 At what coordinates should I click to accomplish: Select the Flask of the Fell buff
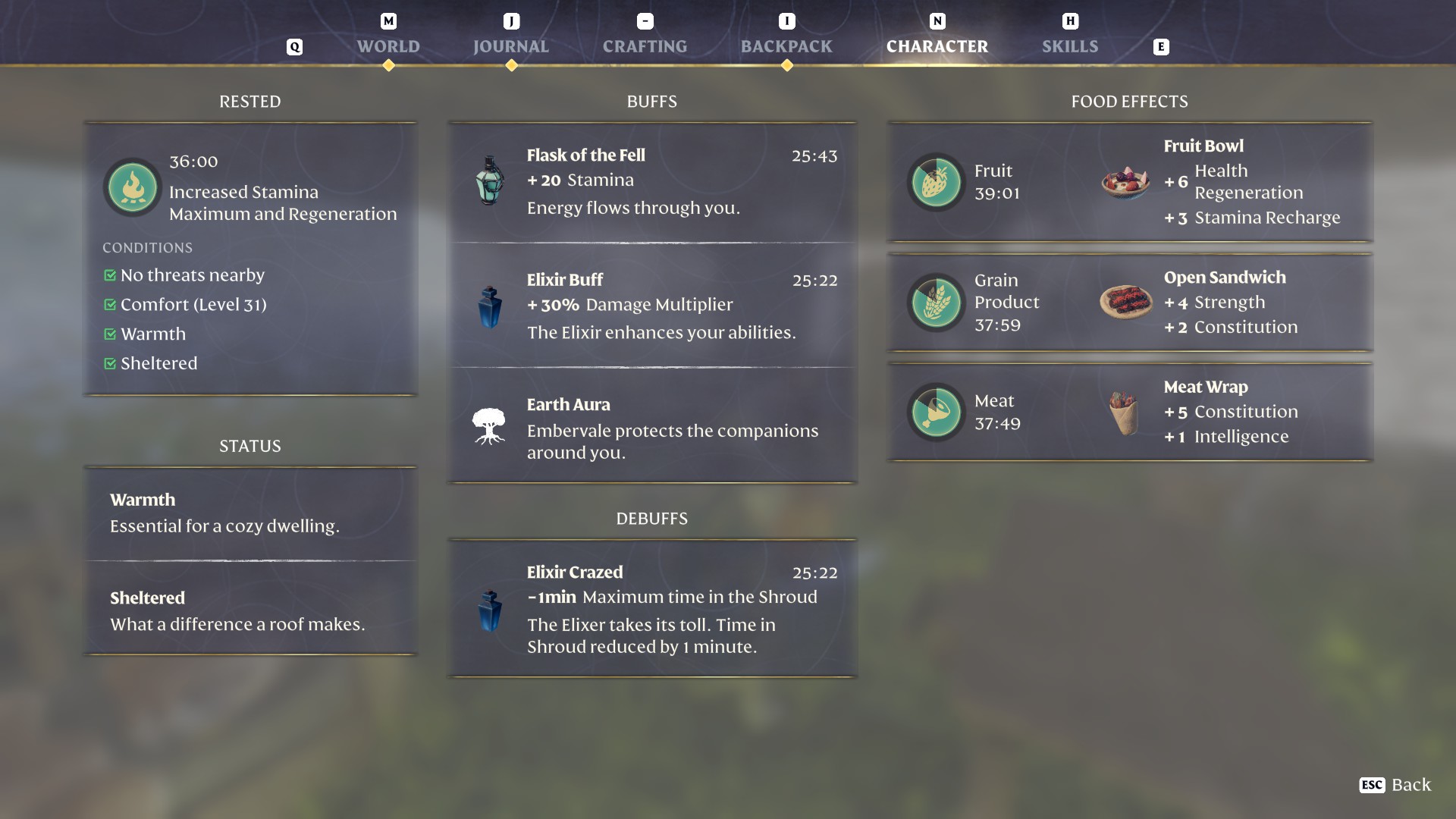(652, 182)
